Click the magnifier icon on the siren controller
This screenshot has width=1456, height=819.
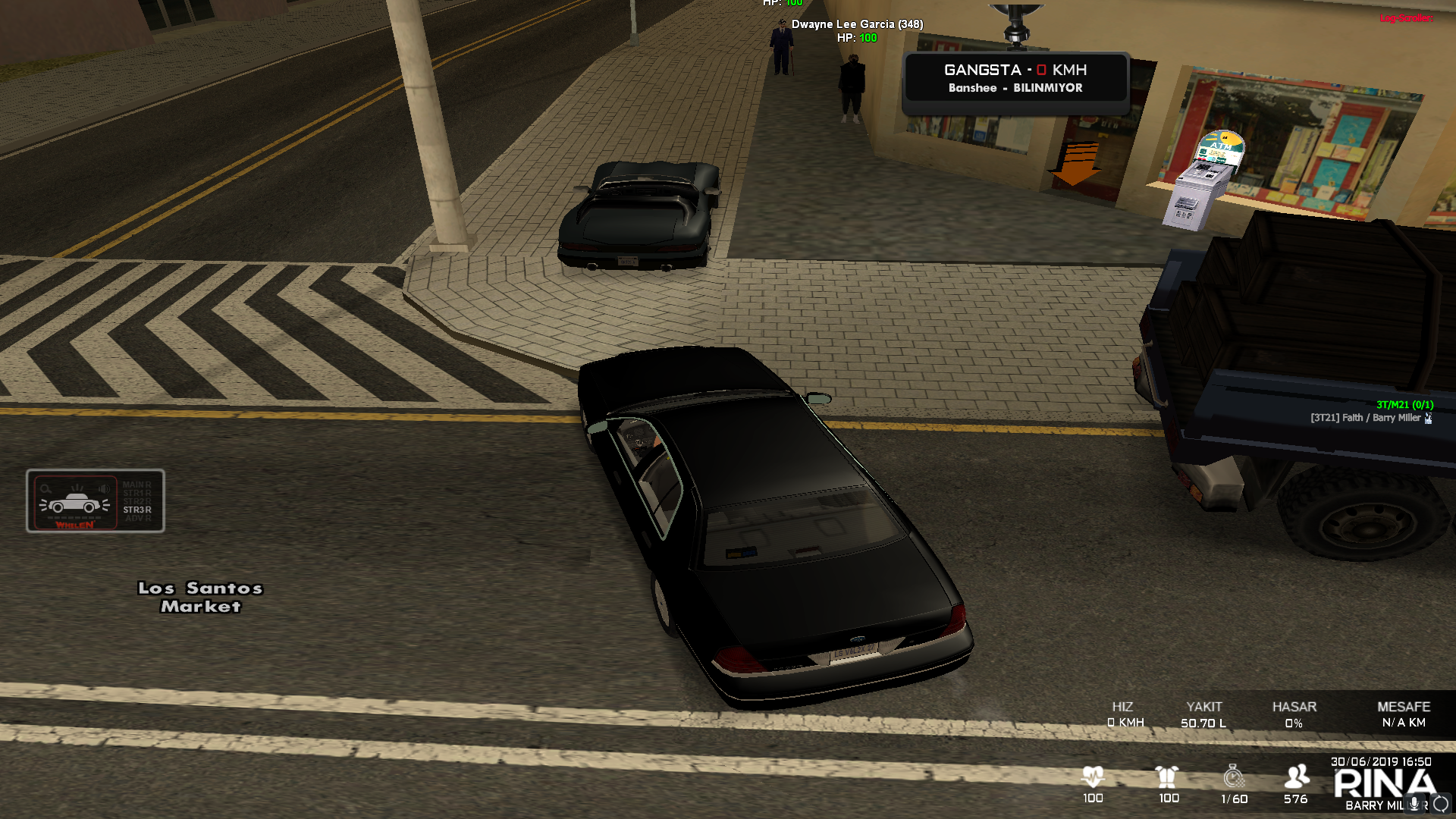46,489
